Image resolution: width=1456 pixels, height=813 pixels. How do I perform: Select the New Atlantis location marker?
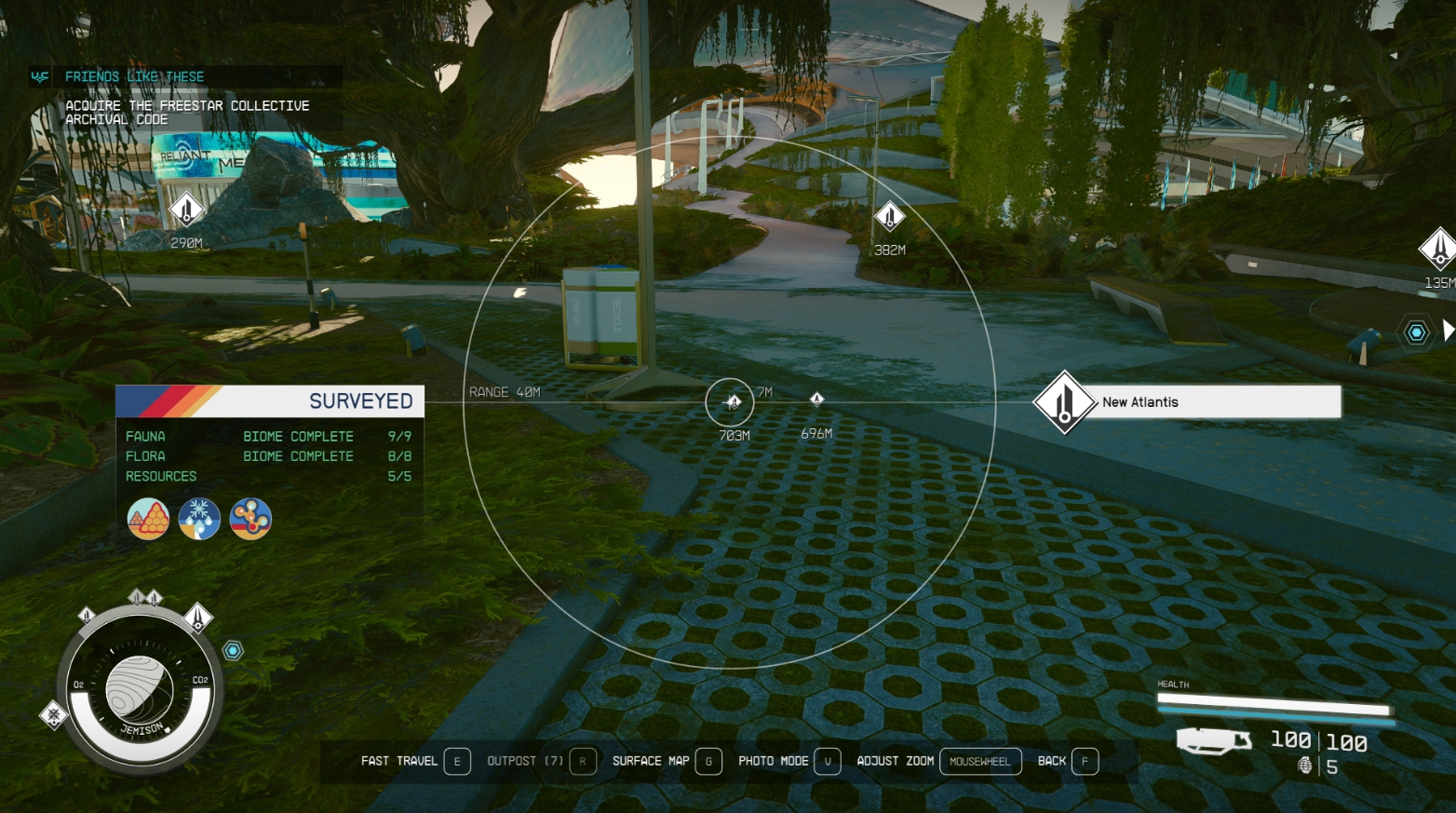tap(1064, 402)
